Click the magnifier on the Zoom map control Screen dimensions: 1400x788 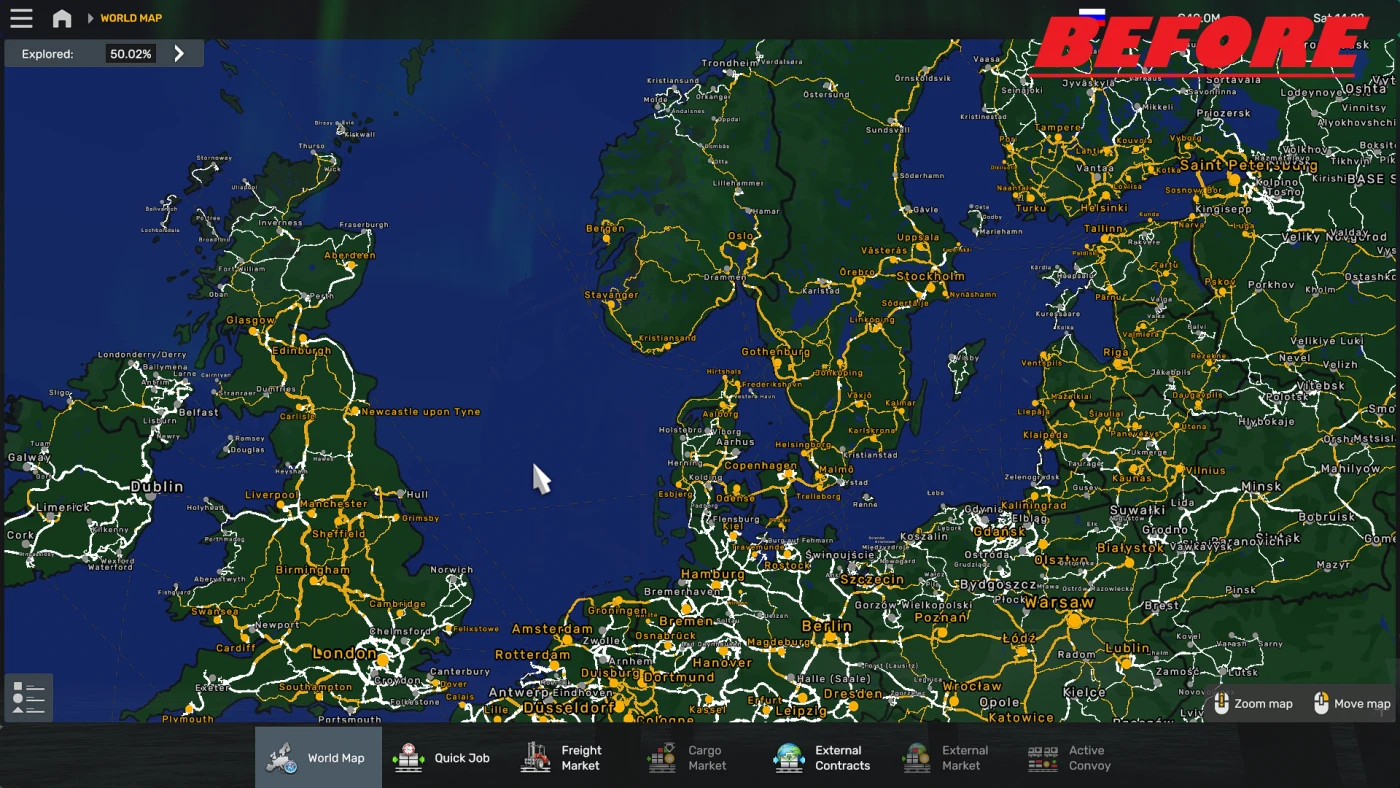1222,703
